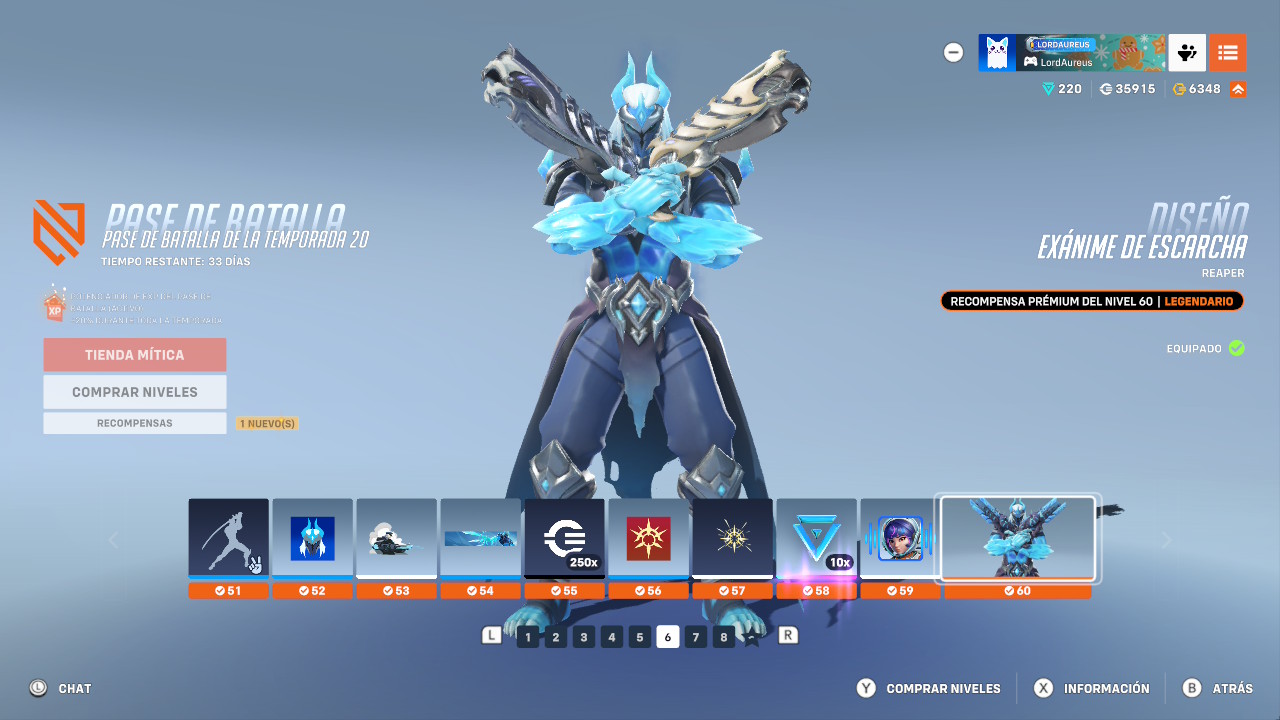1280x720 pixels.
Task: Click Comprar Niveles in the sidebar
Action: 134,391
